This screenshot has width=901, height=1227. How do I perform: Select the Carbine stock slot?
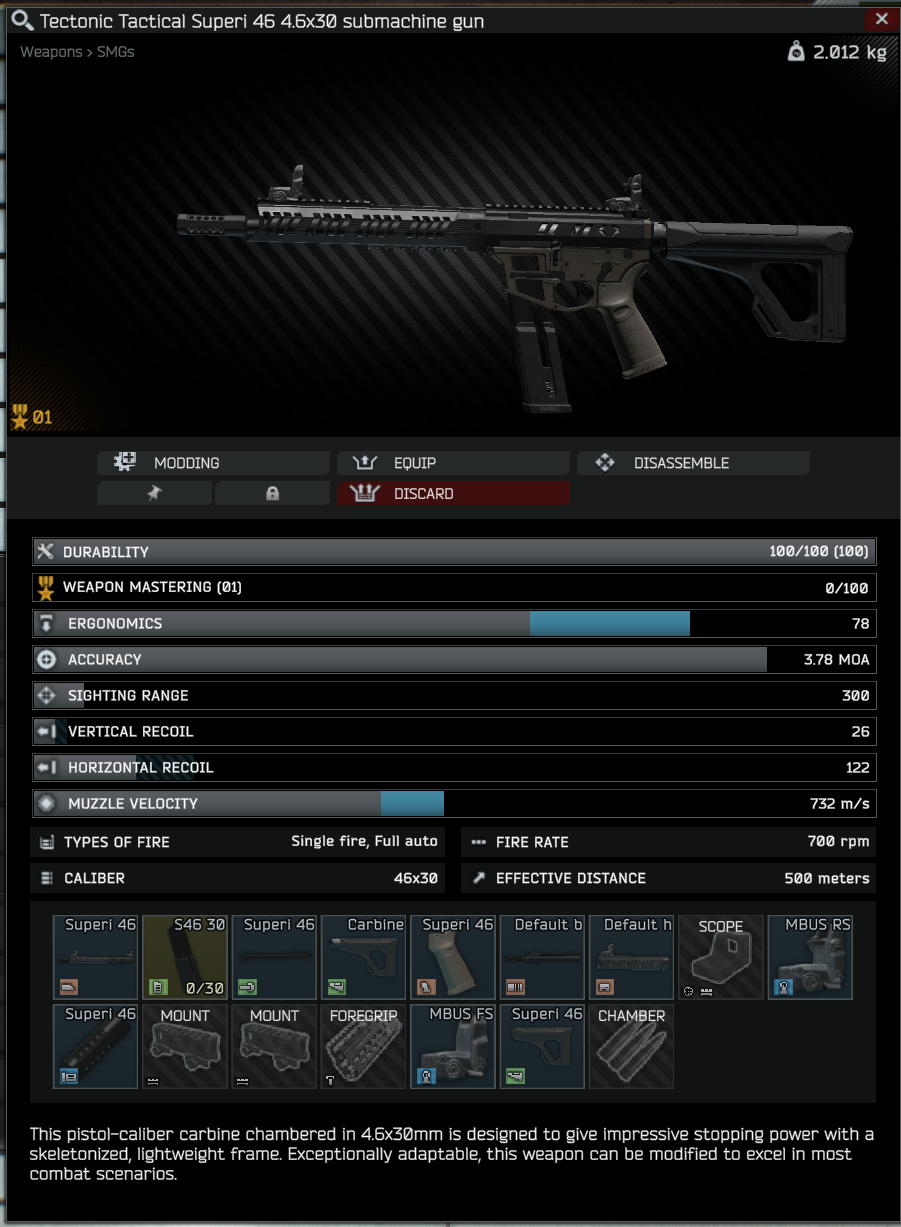point(364,957)
